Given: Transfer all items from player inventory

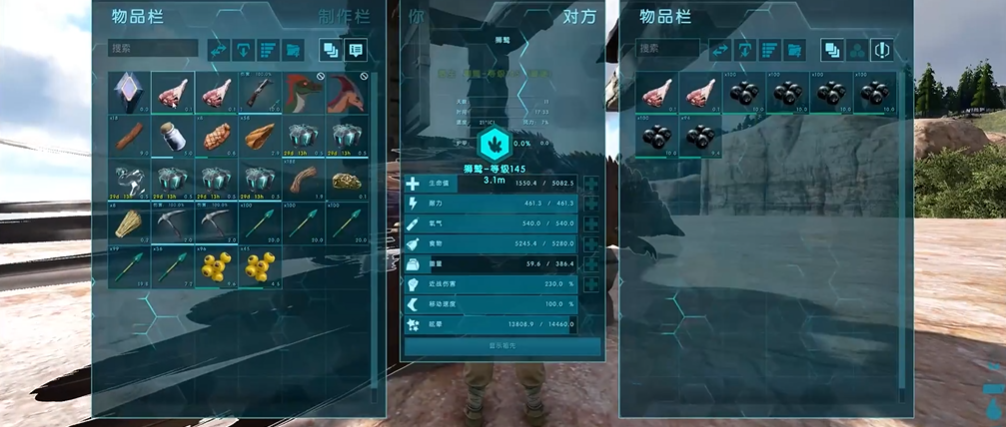Looking at the screenshot, I should coord(218,49).
